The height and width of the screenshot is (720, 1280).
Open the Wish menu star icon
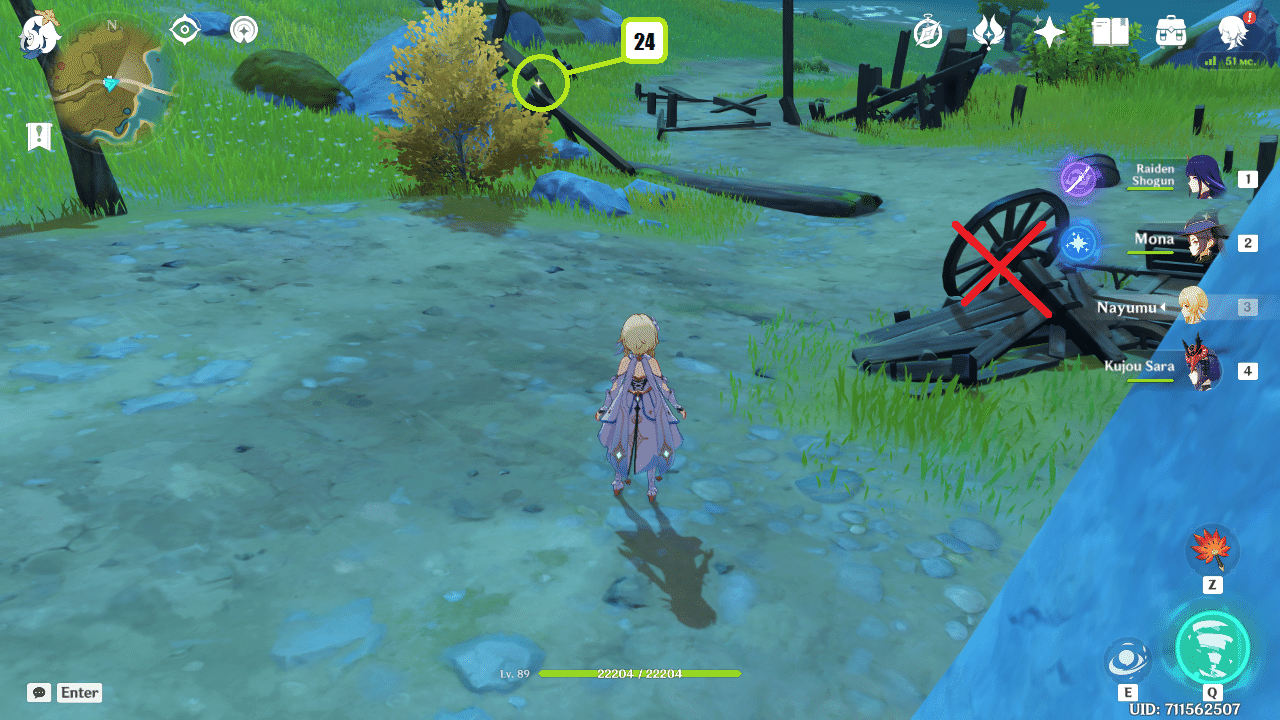point(1048,31)
